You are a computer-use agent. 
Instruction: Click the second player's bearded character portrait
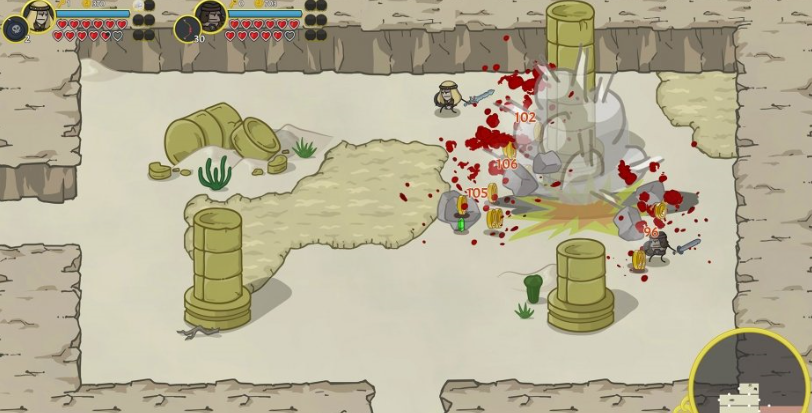(210, 14)
